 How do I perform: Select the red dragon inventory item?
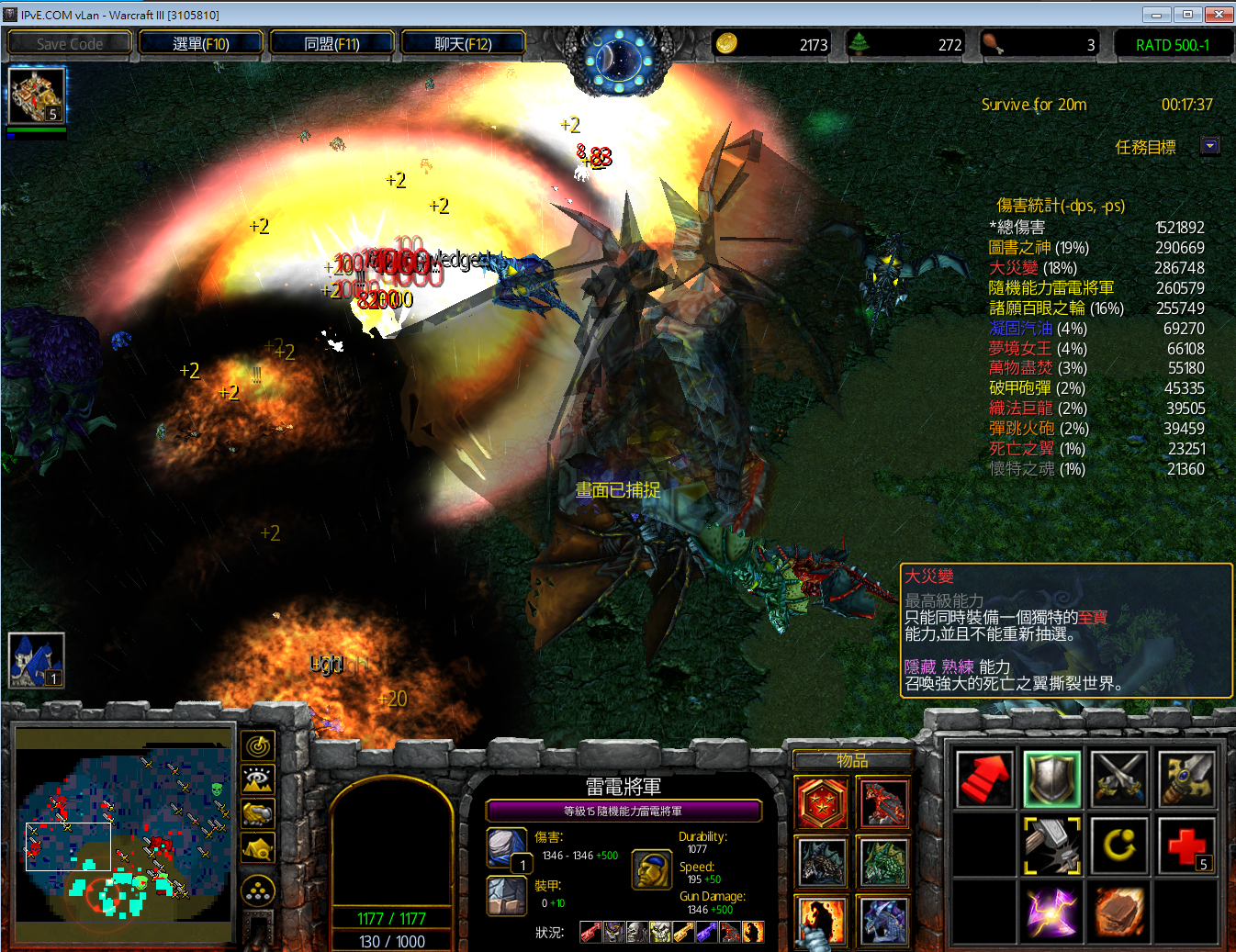(882, 803)
